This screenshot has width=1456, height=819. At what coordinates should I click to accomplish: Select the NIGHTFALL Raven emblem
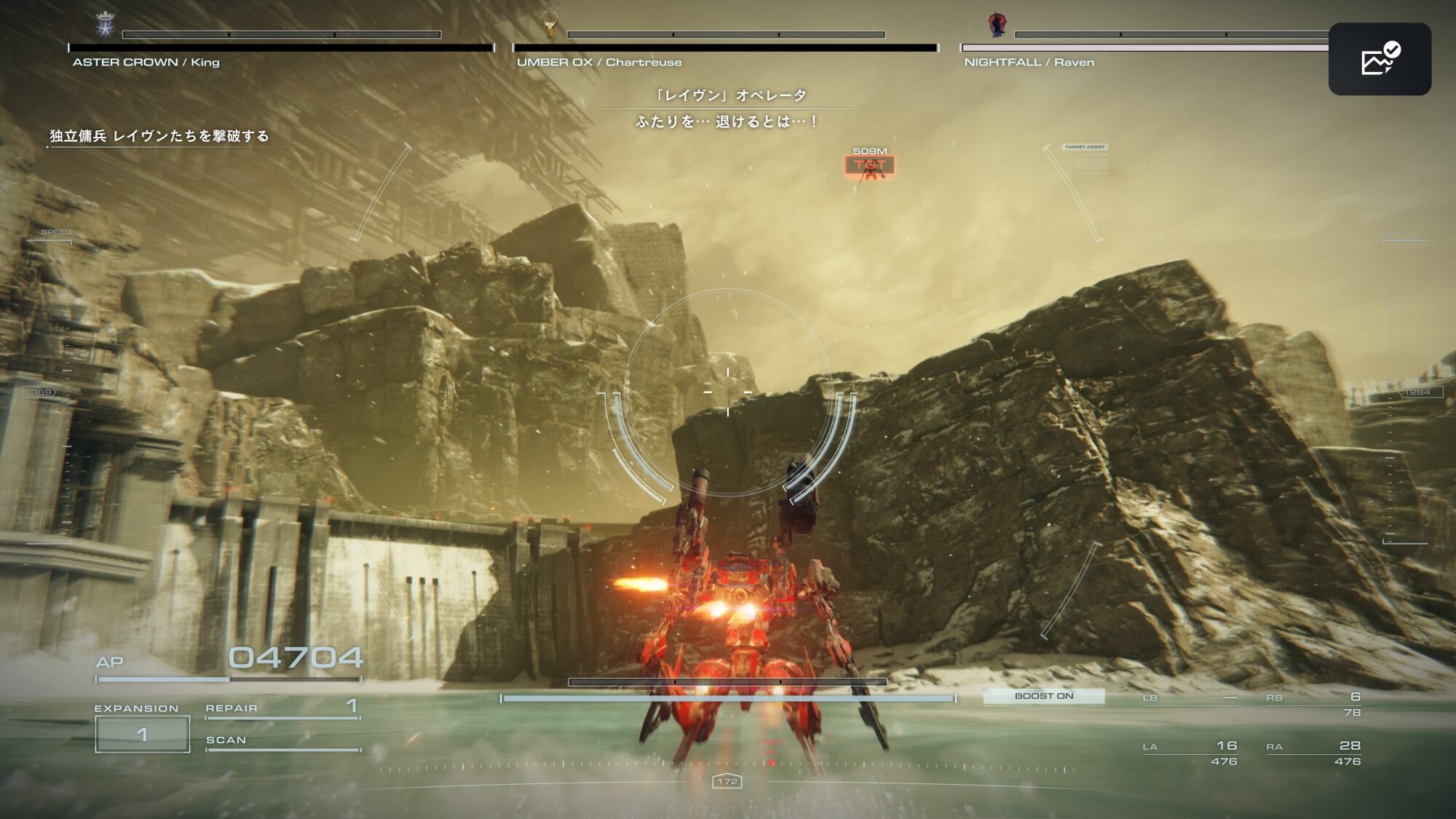pos(997,24)
